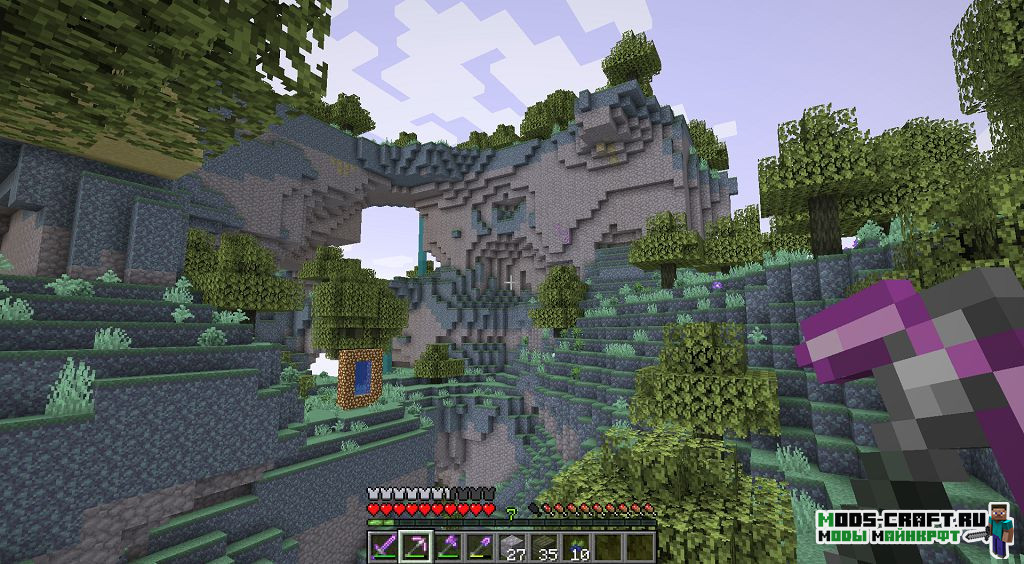Select the purple axe hotbar slot

coord(447,546)
